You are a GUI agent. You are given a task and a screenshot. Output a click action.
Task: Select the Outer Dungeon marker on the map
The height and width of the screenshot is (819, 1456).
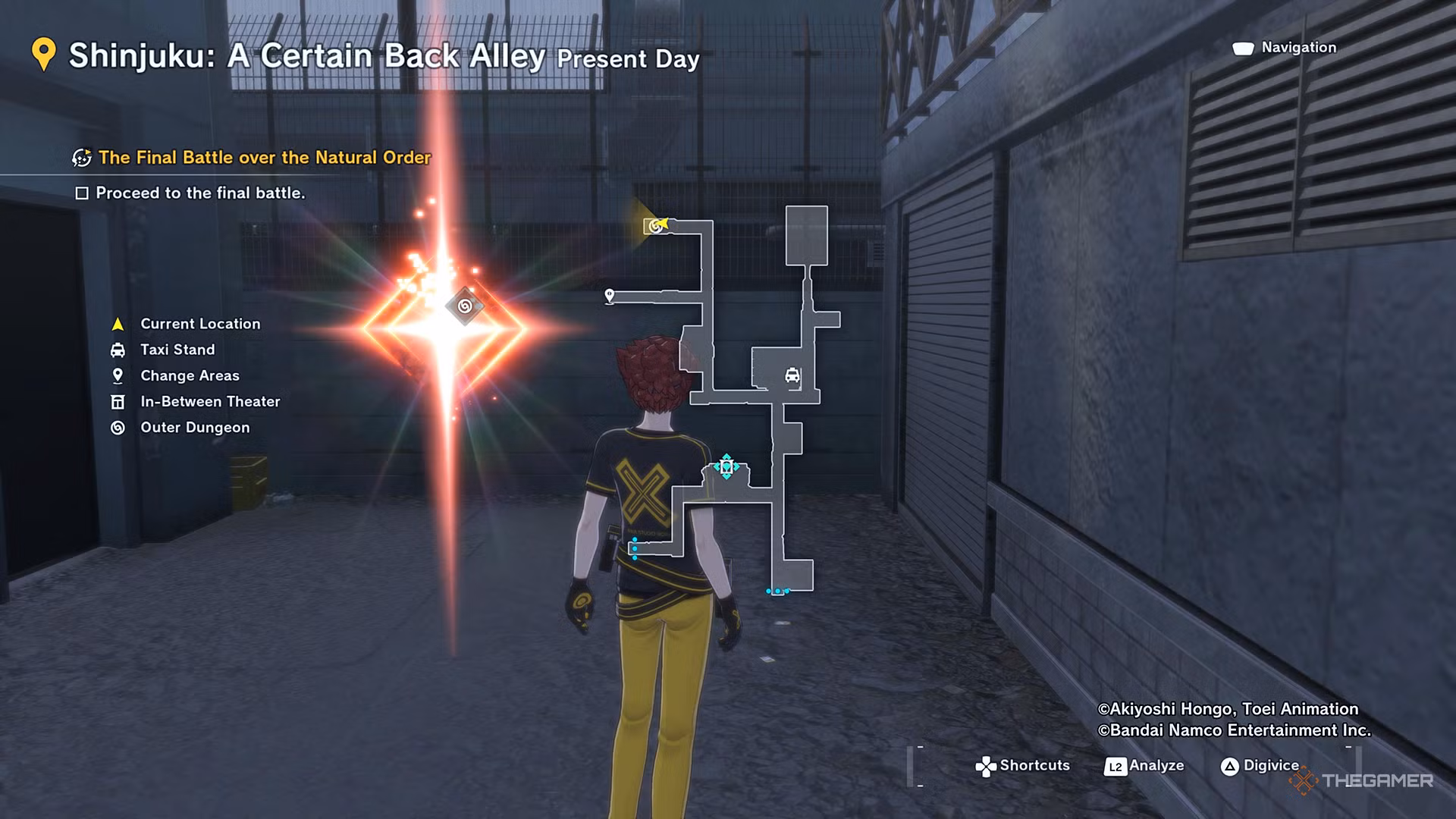pyautogui.click(x=654, y=225)
